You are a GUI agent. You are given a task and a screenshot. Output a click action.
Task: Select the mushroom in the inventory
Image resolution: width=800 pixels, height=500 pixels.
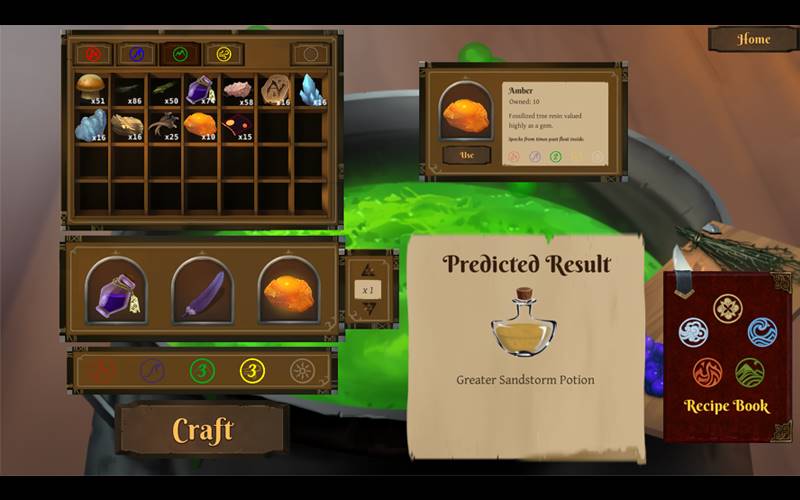(91, 88)
